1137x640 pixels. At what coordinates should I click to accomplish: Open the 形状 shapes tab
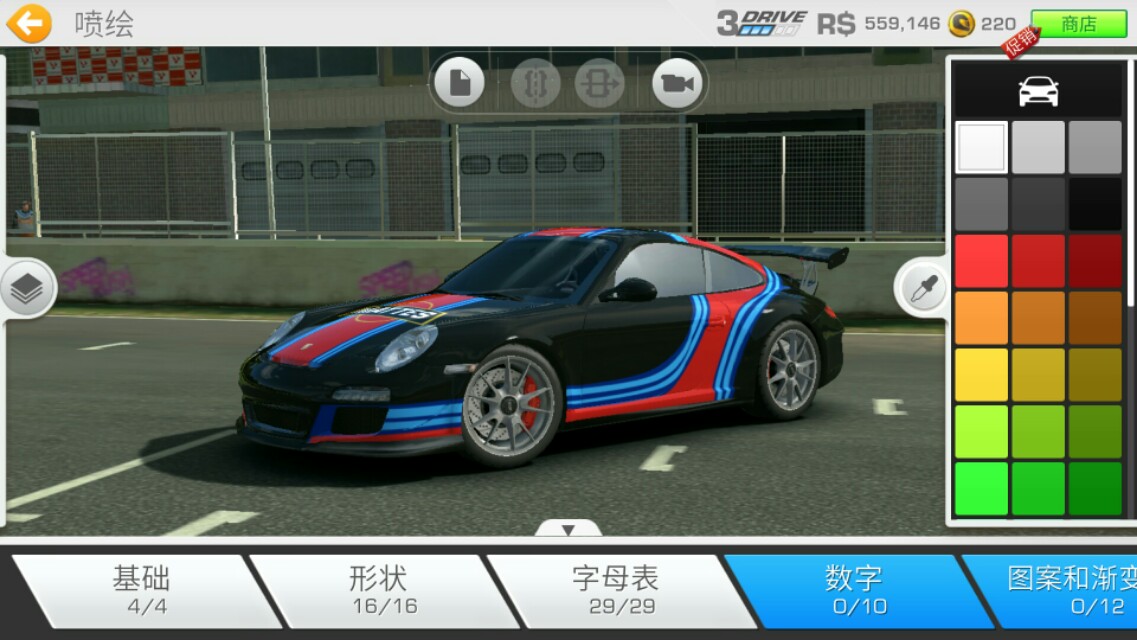pyautogui.click(x=379, y=590)
